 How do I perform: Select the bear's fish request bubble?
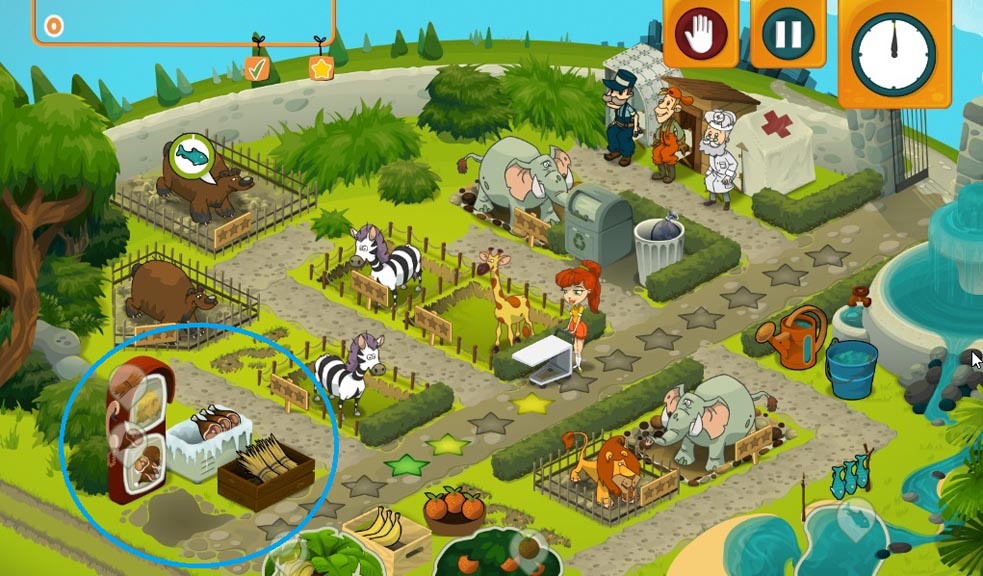point(192,155)
